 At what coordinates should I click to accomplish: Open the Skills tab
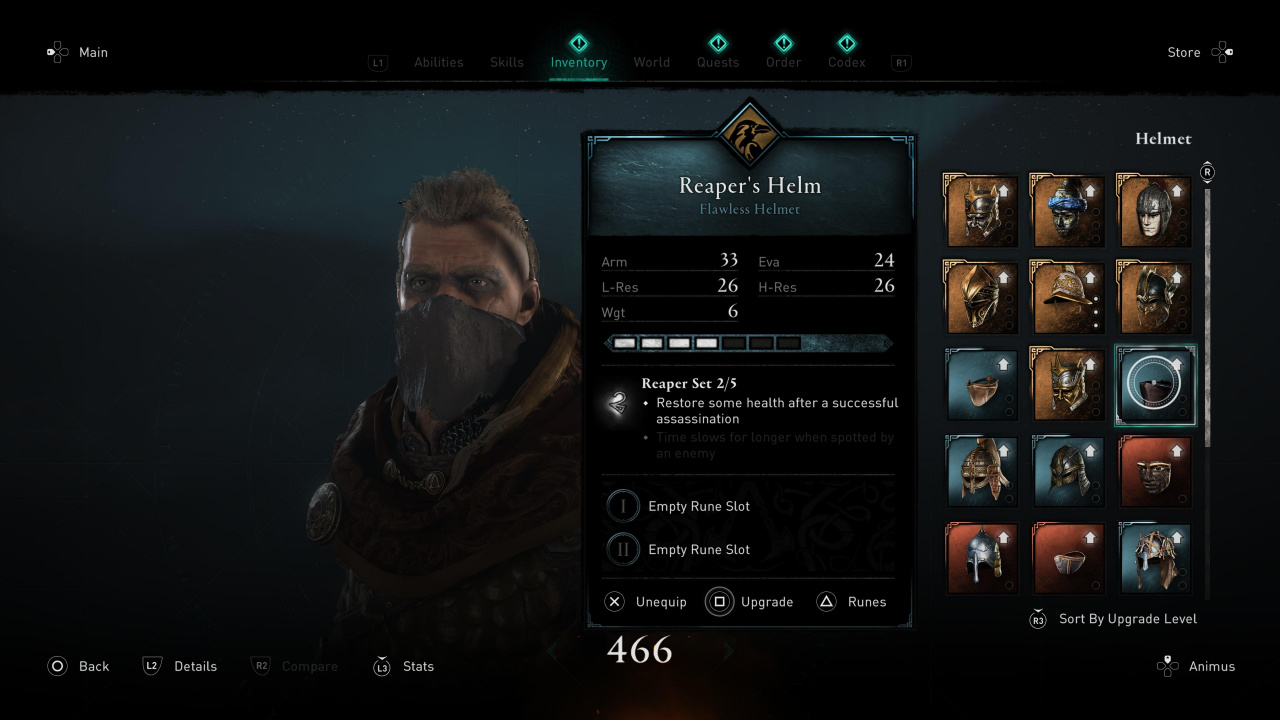click(506, 62)
